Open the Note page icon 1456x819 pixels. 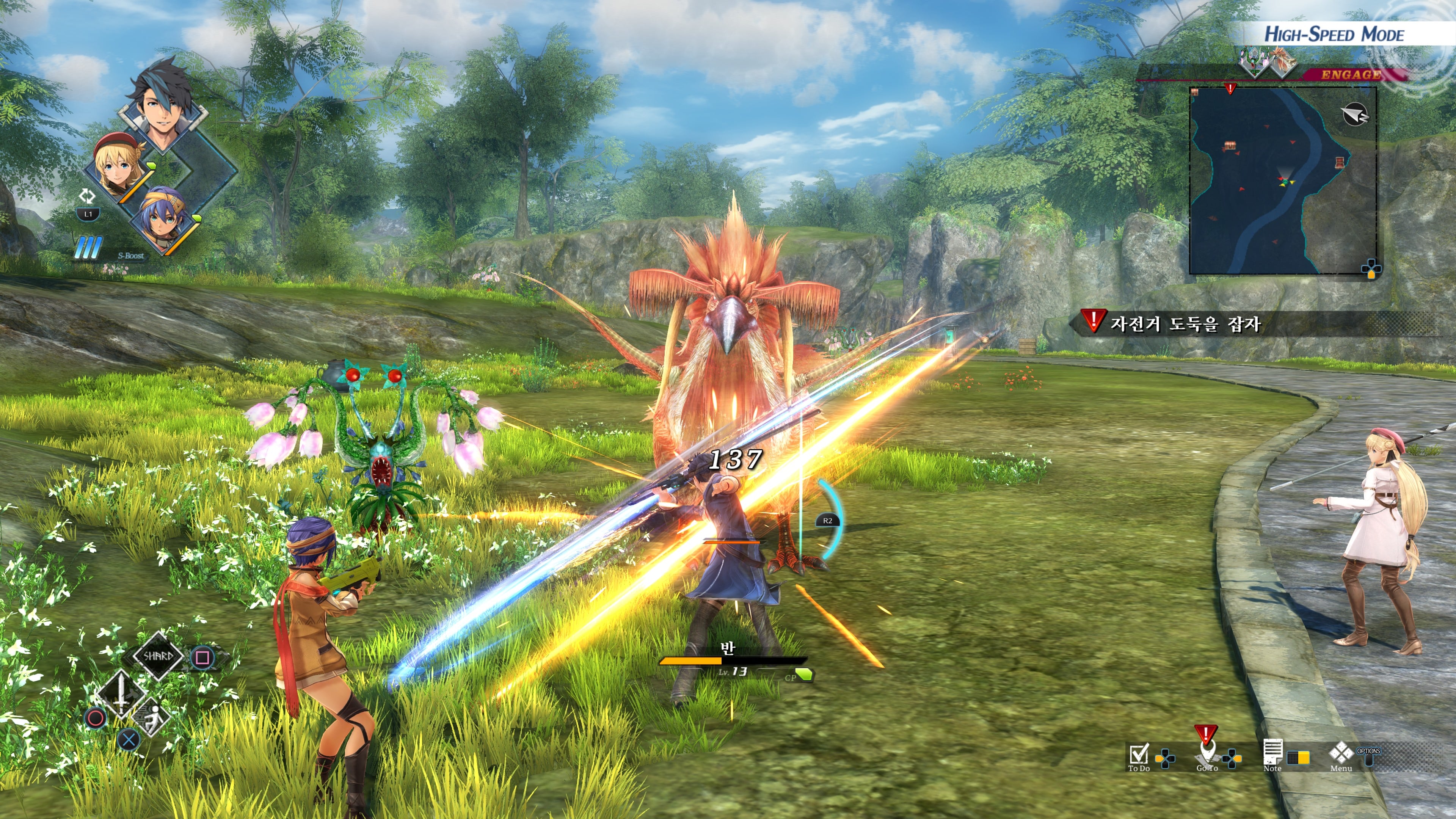click(1272, 755)
